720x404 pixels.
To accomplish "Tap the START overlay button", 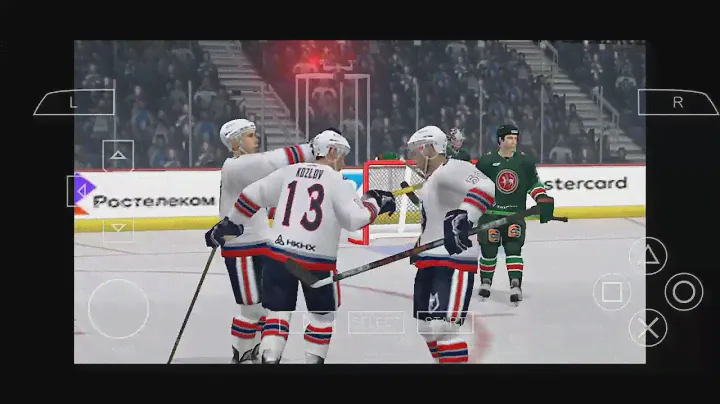I will pyautogui.click(x=445, y=322).
